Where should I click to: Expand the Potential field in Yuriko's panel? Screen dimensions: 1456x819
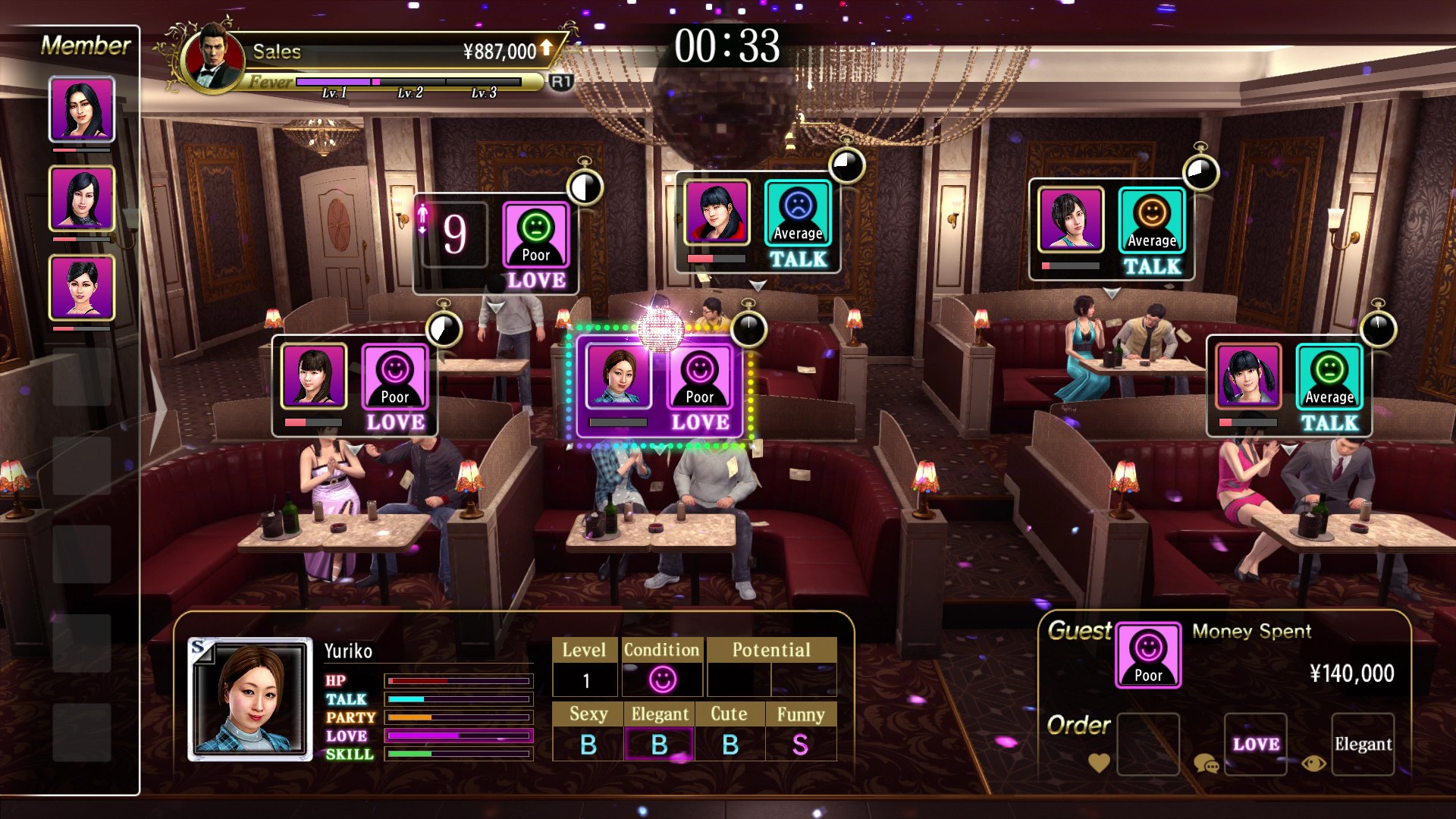tap(771, 650)
